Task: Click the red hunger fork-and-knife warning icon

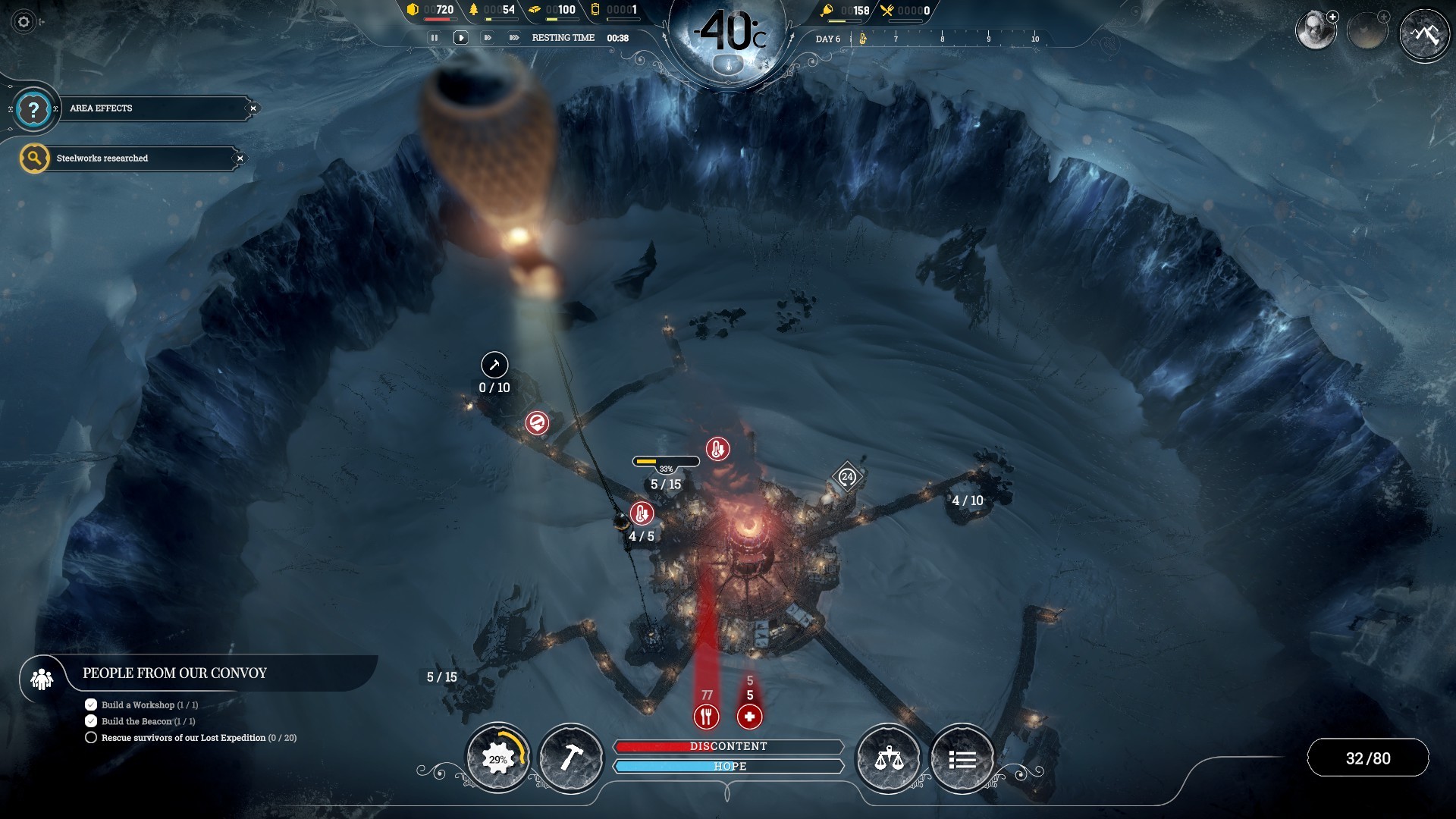Action: point(707,715)
